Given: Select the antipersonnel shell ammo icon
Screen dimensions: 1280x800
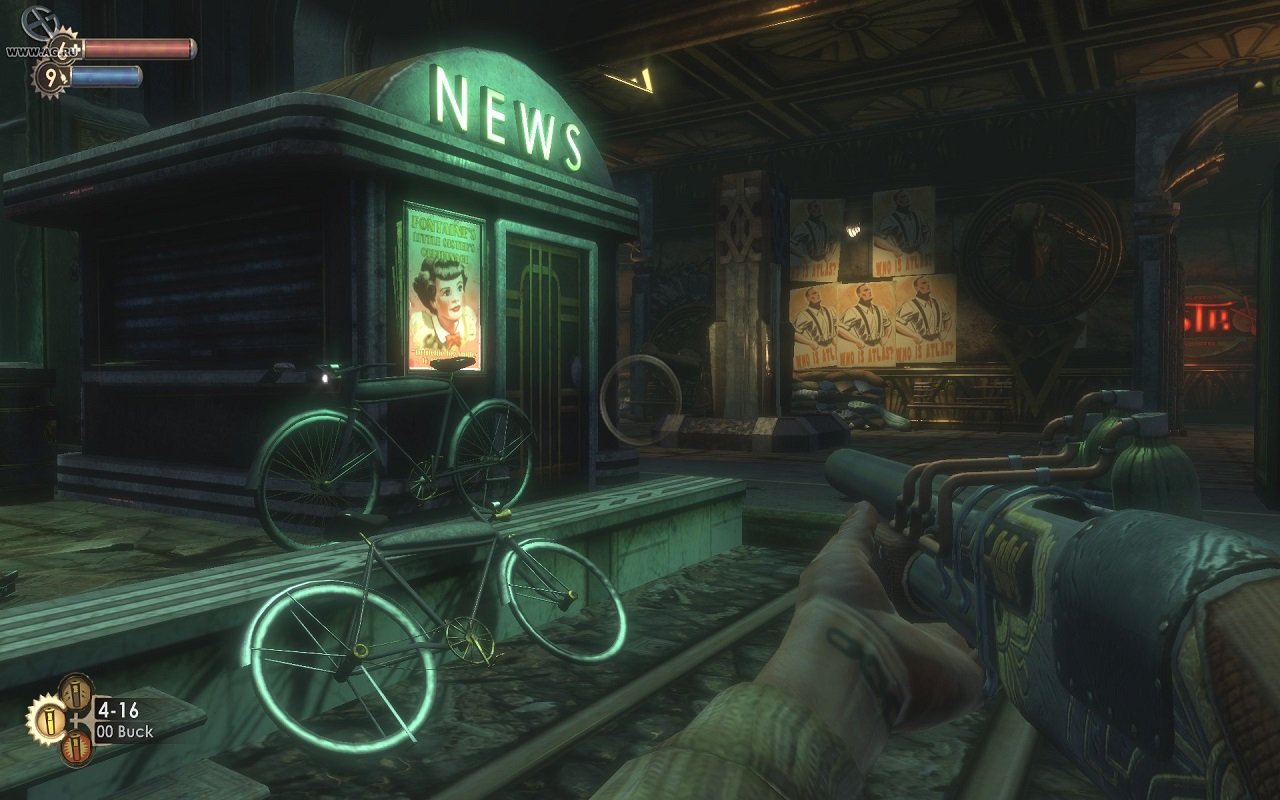Looking at the screenshot, I should (75, 693).
